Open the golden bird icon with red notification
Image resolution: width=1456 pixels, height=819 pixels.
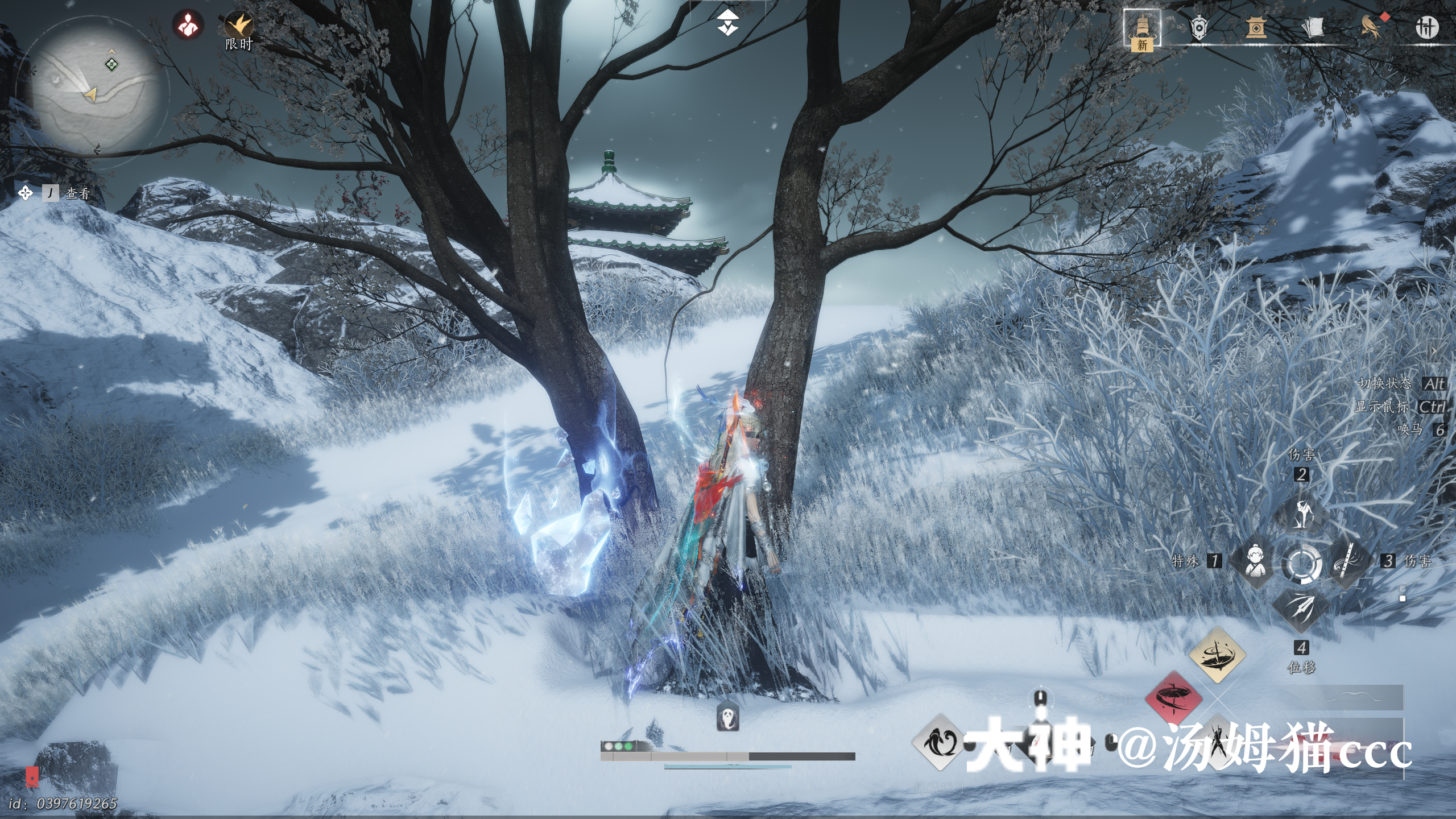tap(1371, 26)
